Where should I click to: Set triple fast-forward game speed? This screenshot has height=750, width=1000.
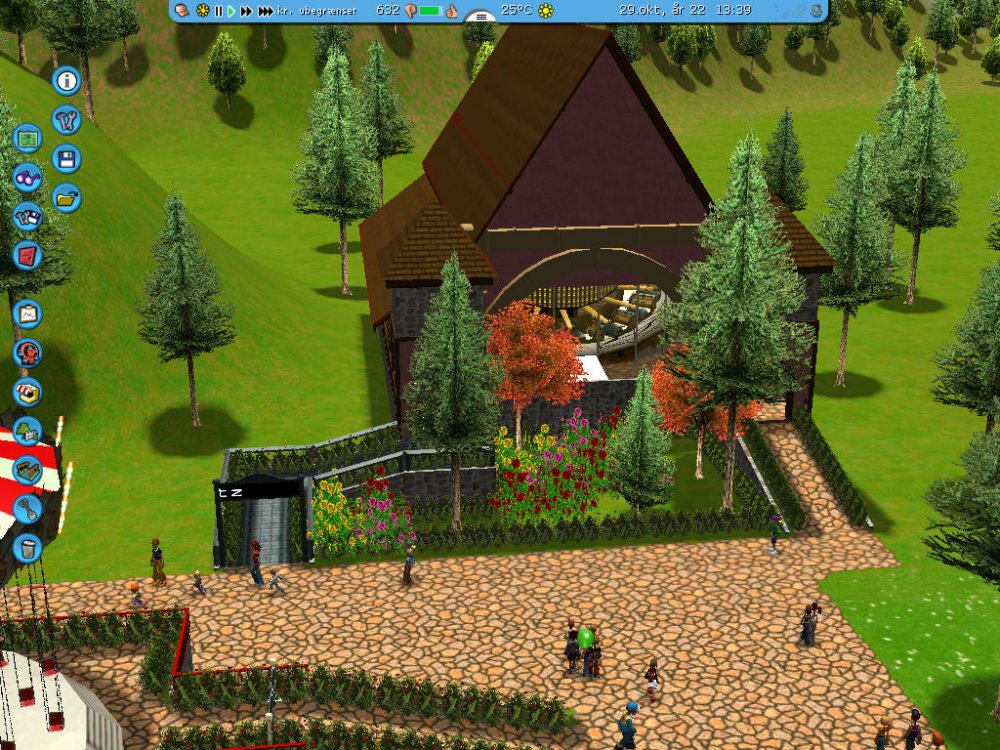(265, 11)
